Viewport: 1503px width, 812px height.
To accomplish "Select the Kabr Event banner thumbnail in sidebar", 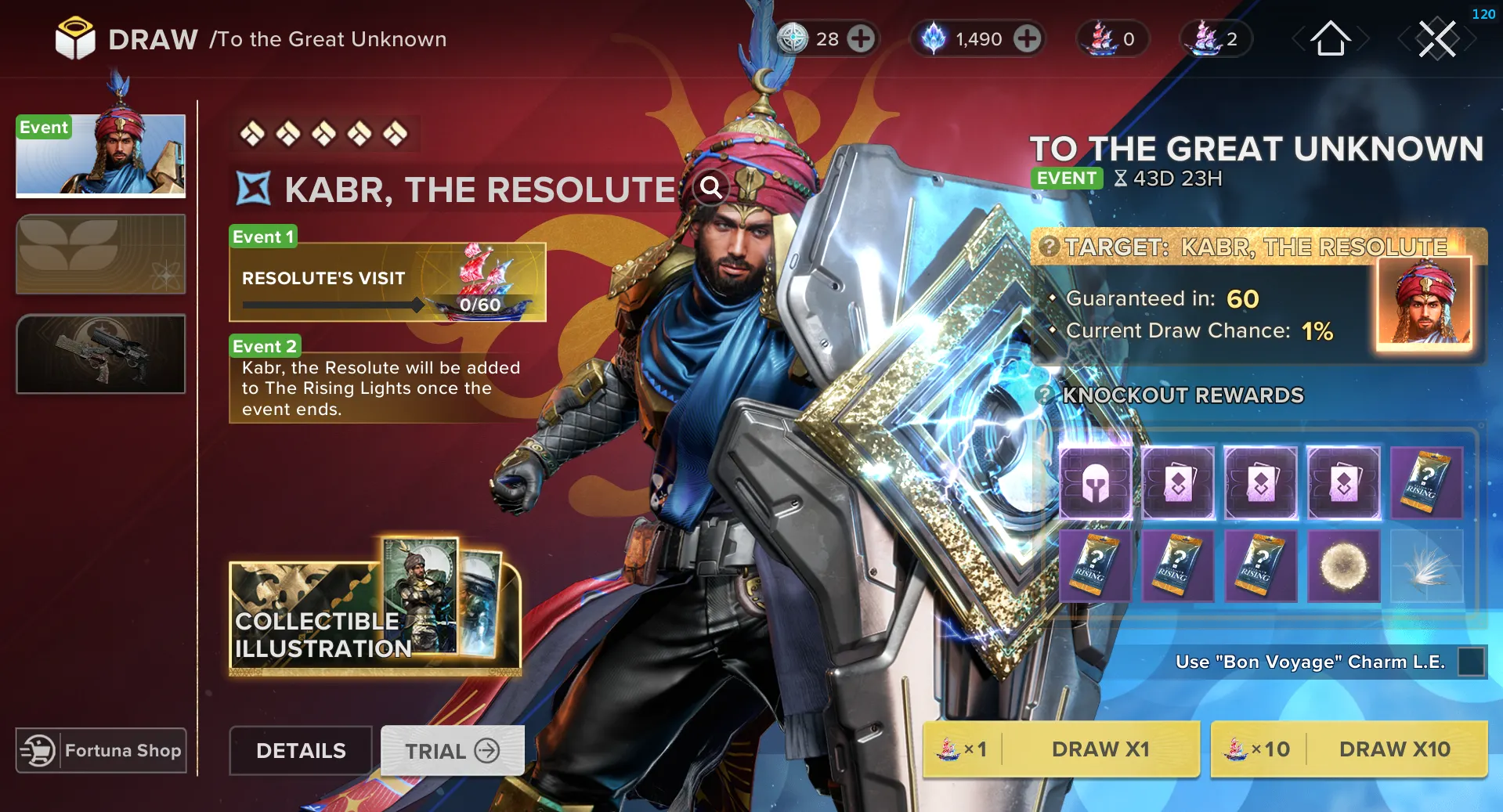I will pyautogui.click(x=100, y=156).
